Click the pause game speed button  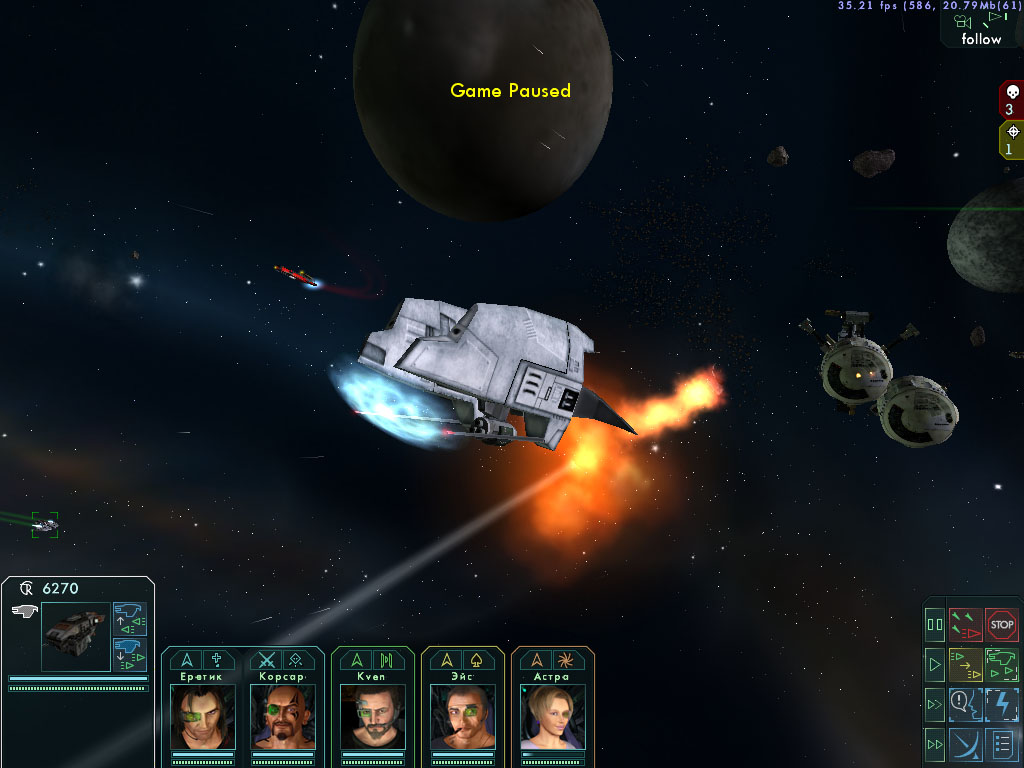[x=935, y=625]
